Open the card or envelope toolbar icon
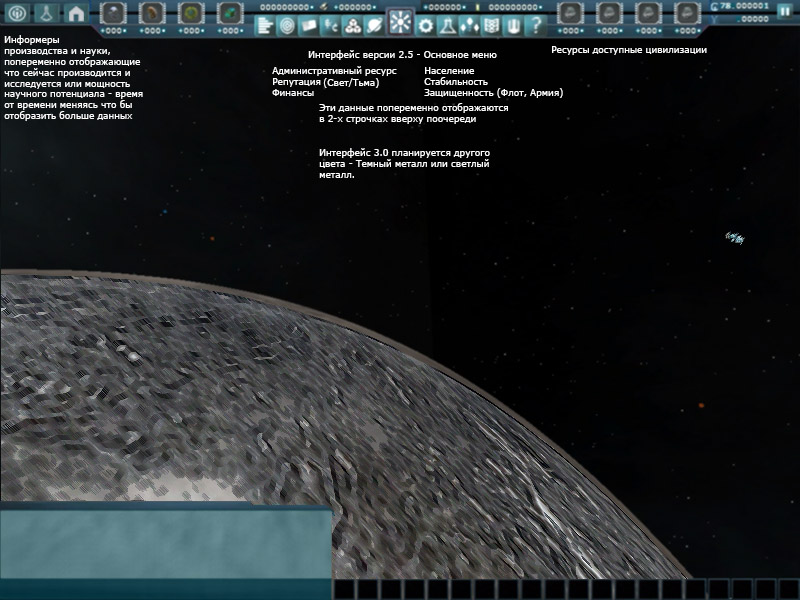800x600 pixels. (309, 24)
